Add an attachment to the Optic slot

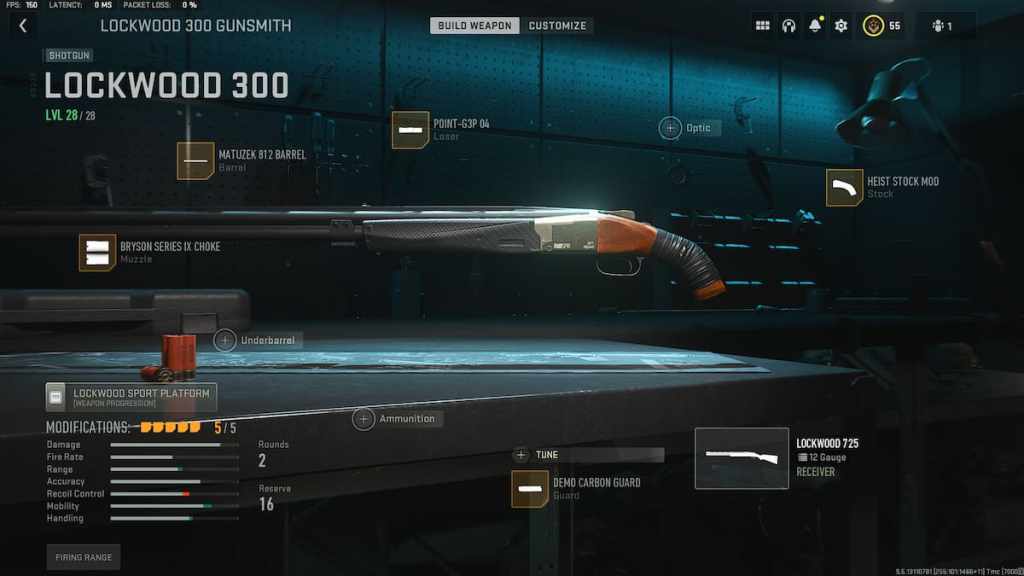[x=671, y=128]
